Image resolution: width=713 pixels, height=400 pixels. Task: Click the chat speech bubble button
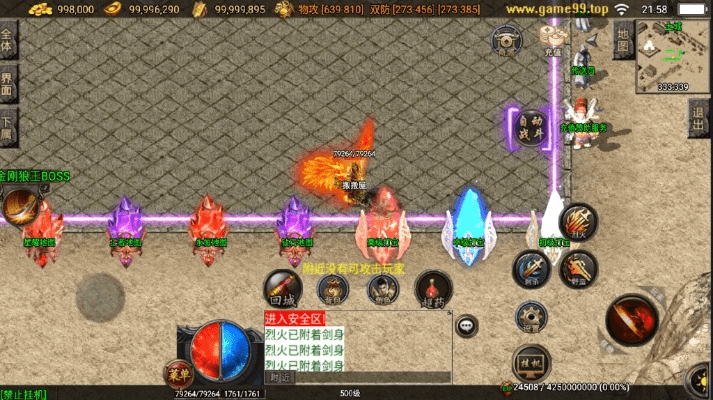466,324
